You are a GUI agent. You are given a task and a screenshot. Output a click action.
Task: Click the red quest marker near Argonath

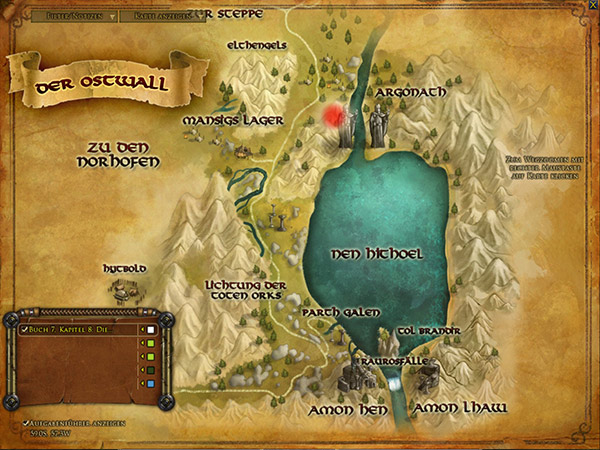click(334, 115)
